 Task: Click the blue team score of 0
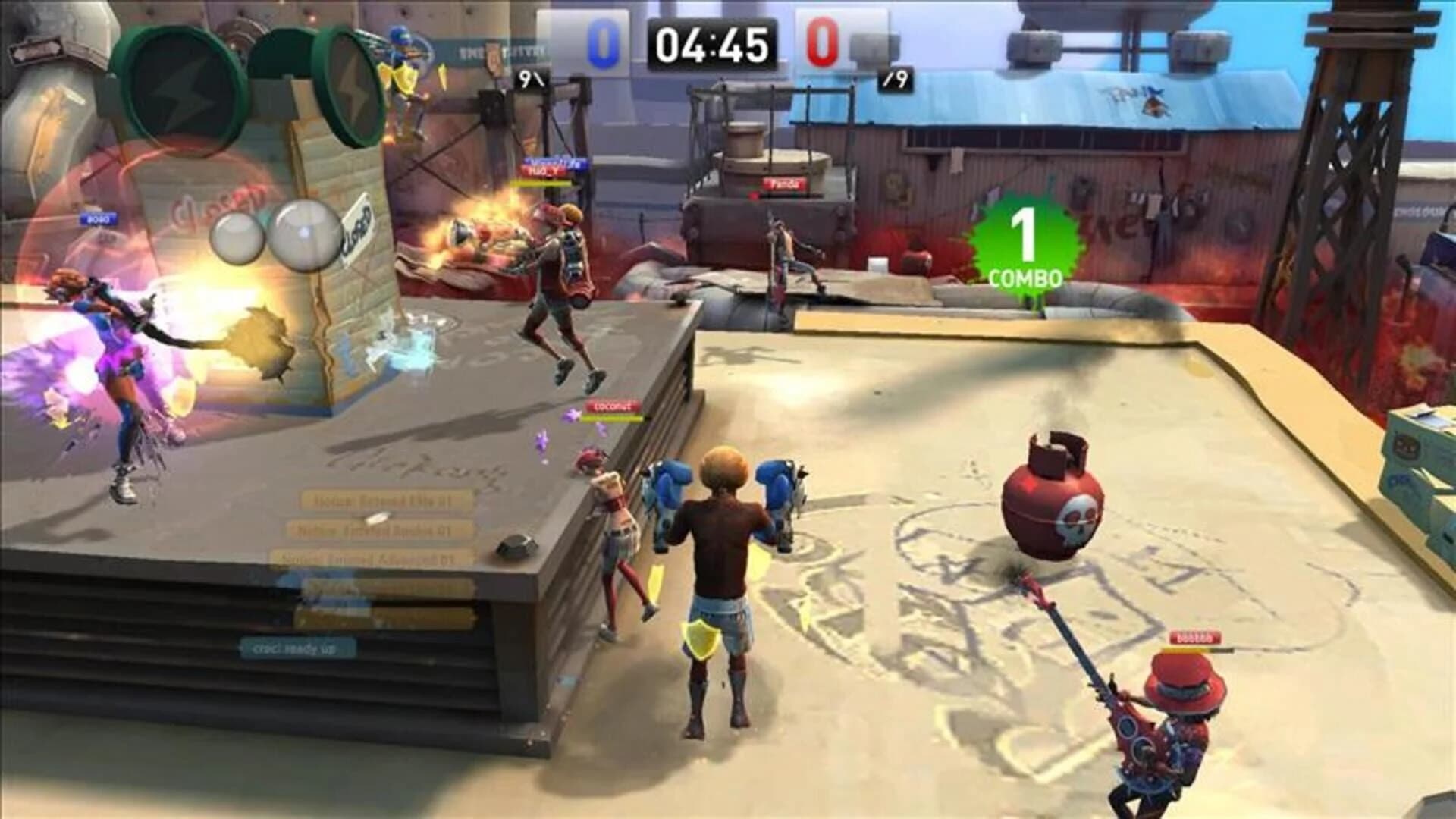click(603, 43)
